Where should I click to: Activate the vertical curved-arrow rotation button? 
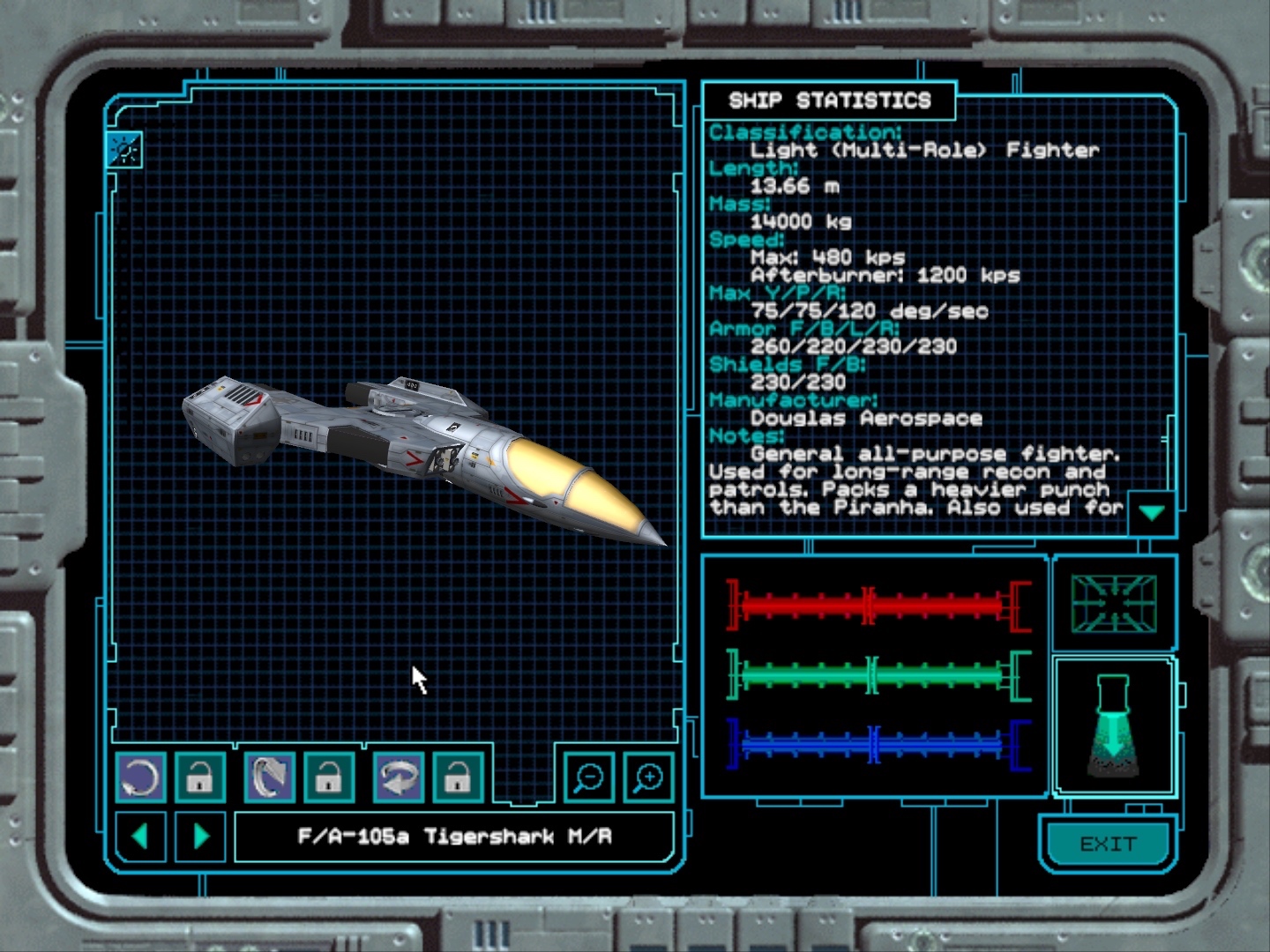point(270,777)
